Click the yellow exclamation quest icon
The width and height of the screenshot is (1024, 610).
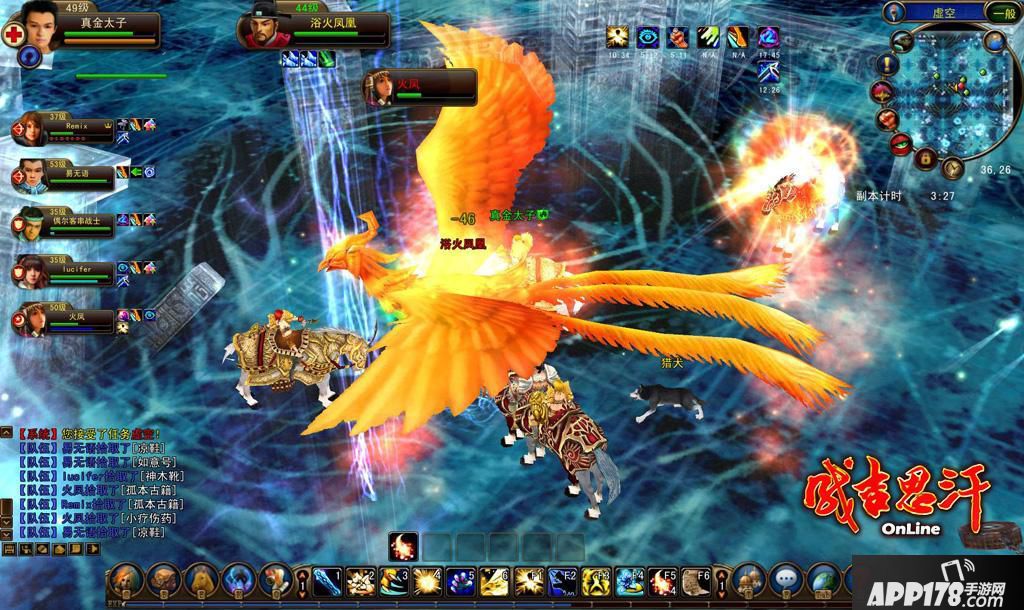coord(888,64)
